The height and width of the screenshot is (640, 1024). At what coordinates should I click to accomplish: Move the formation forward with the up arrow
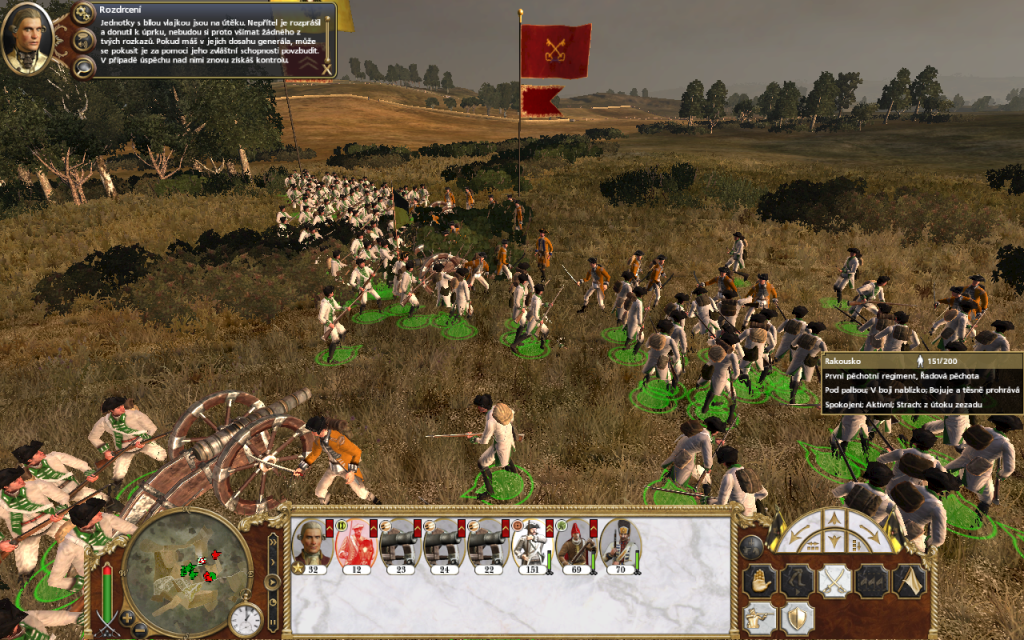click(x=834, y=521)
